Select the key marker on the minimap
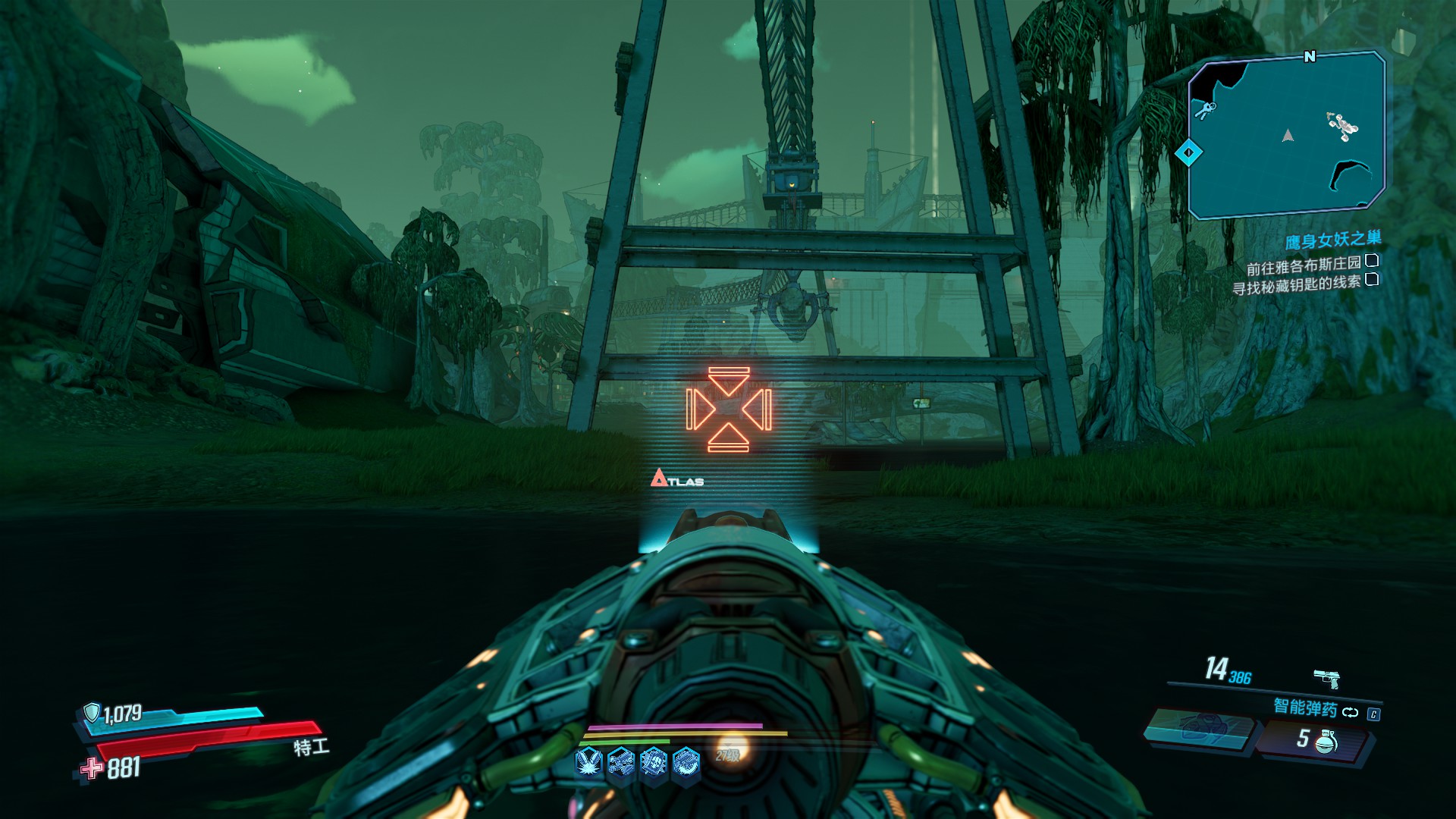1456x819 pixels. pyautogui.click(x=1204, y=111)
